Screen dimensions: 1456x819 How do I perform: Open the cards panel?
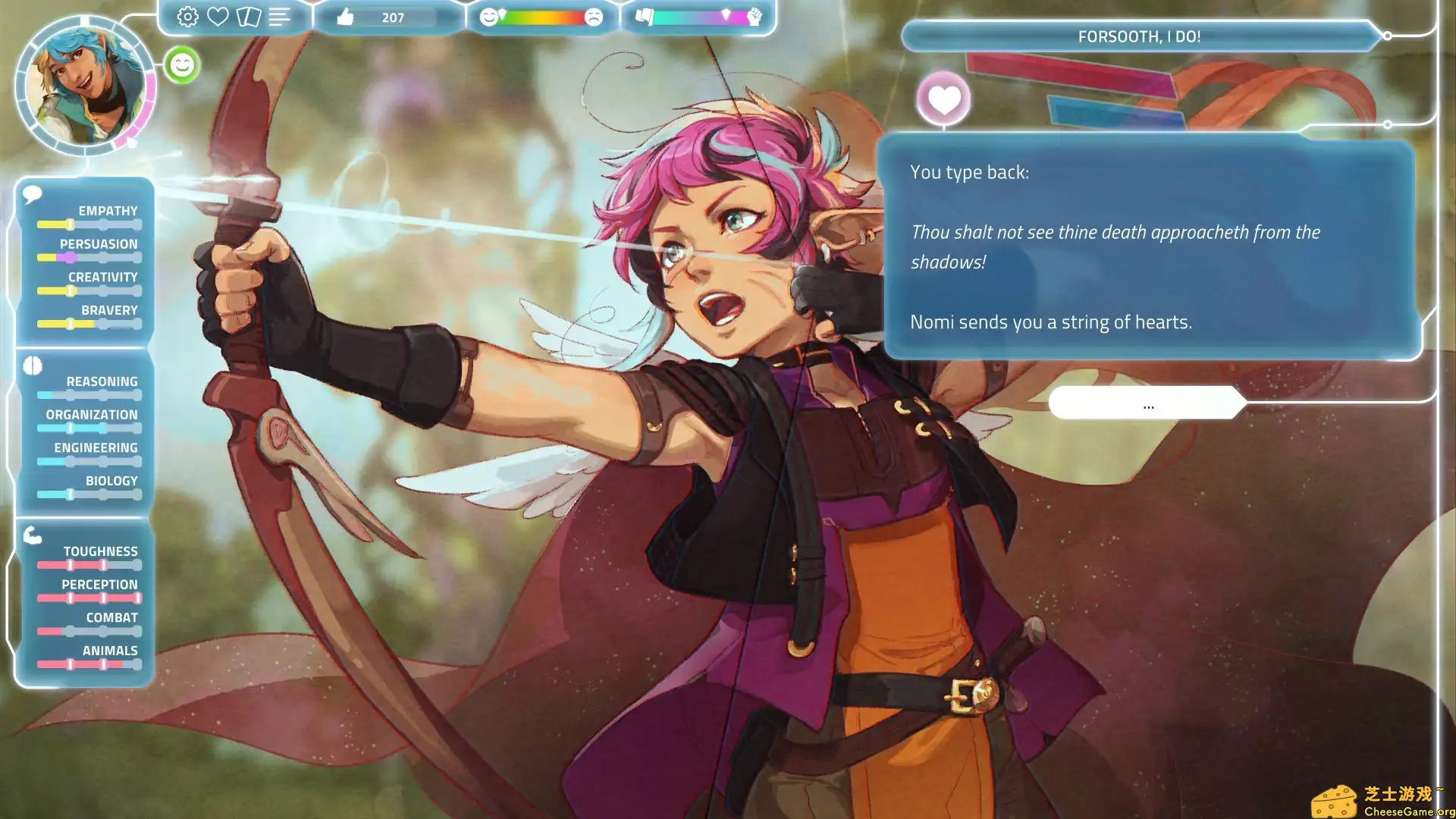pos(249,17)
